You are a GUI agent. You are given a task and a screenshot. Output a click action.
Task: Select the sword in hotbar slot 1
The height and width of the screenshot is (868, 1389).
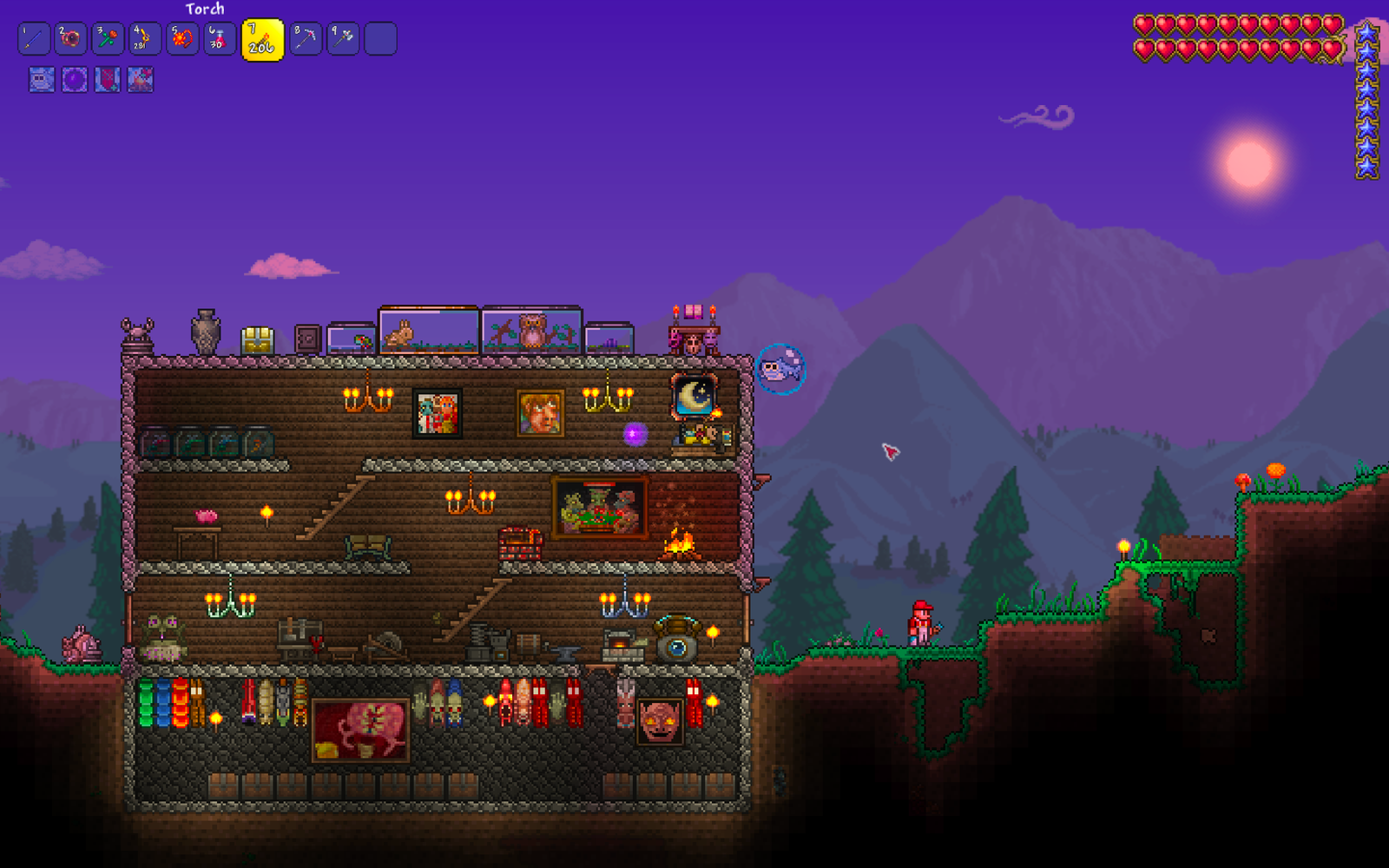pos(33,38)
